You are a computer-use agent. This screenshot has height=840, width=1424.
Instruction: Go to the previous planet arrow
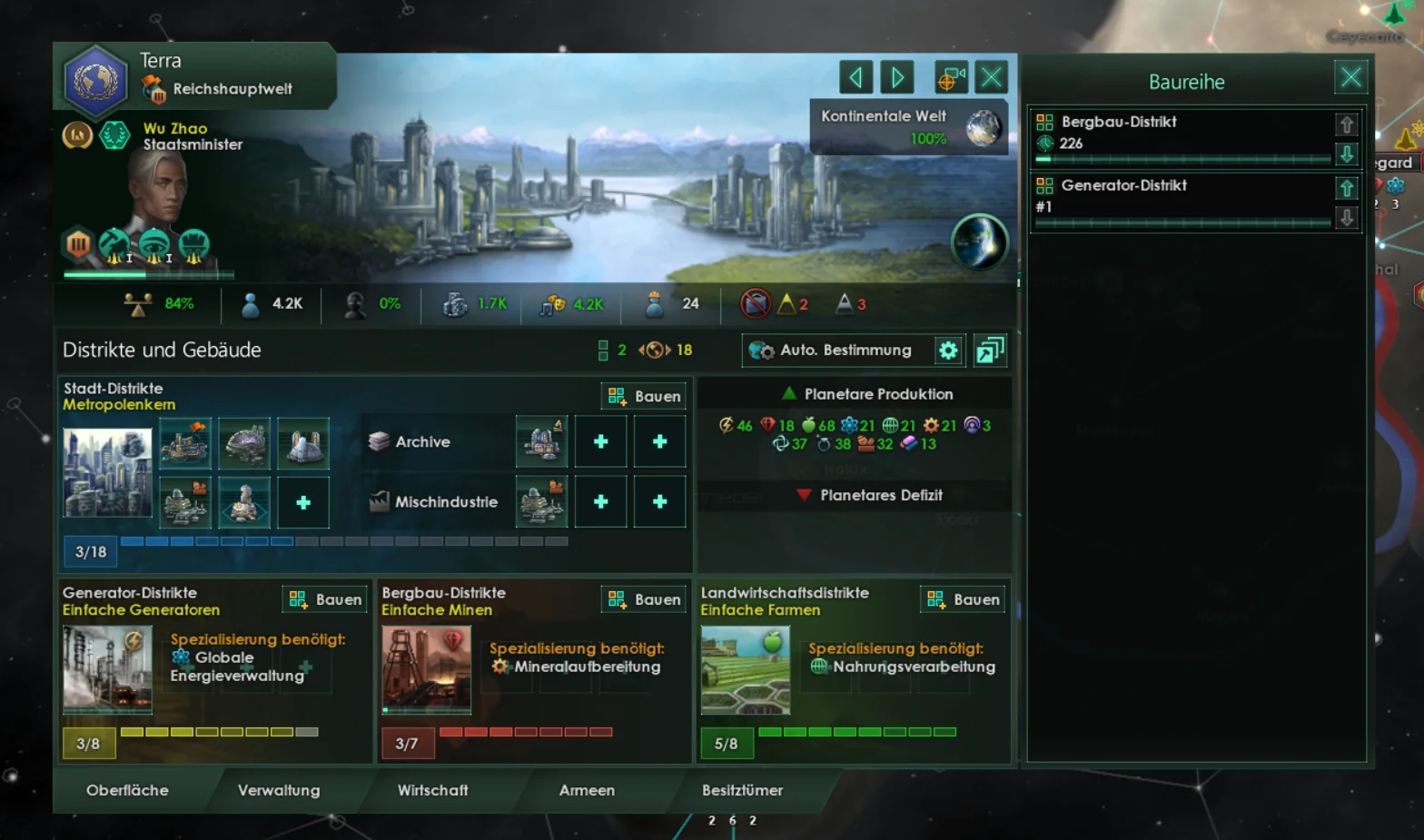pyautogui.click(x=855, y=77)
